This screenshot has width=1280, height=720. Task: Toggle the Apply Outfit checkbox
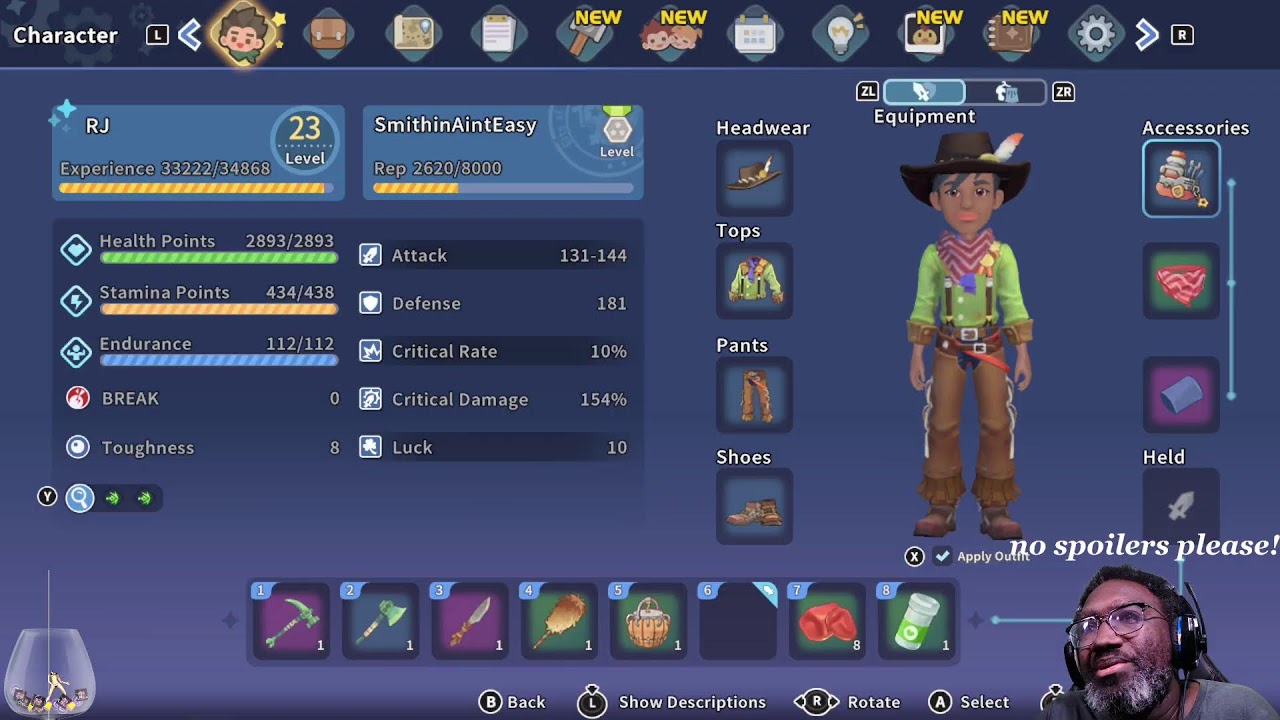943,556
